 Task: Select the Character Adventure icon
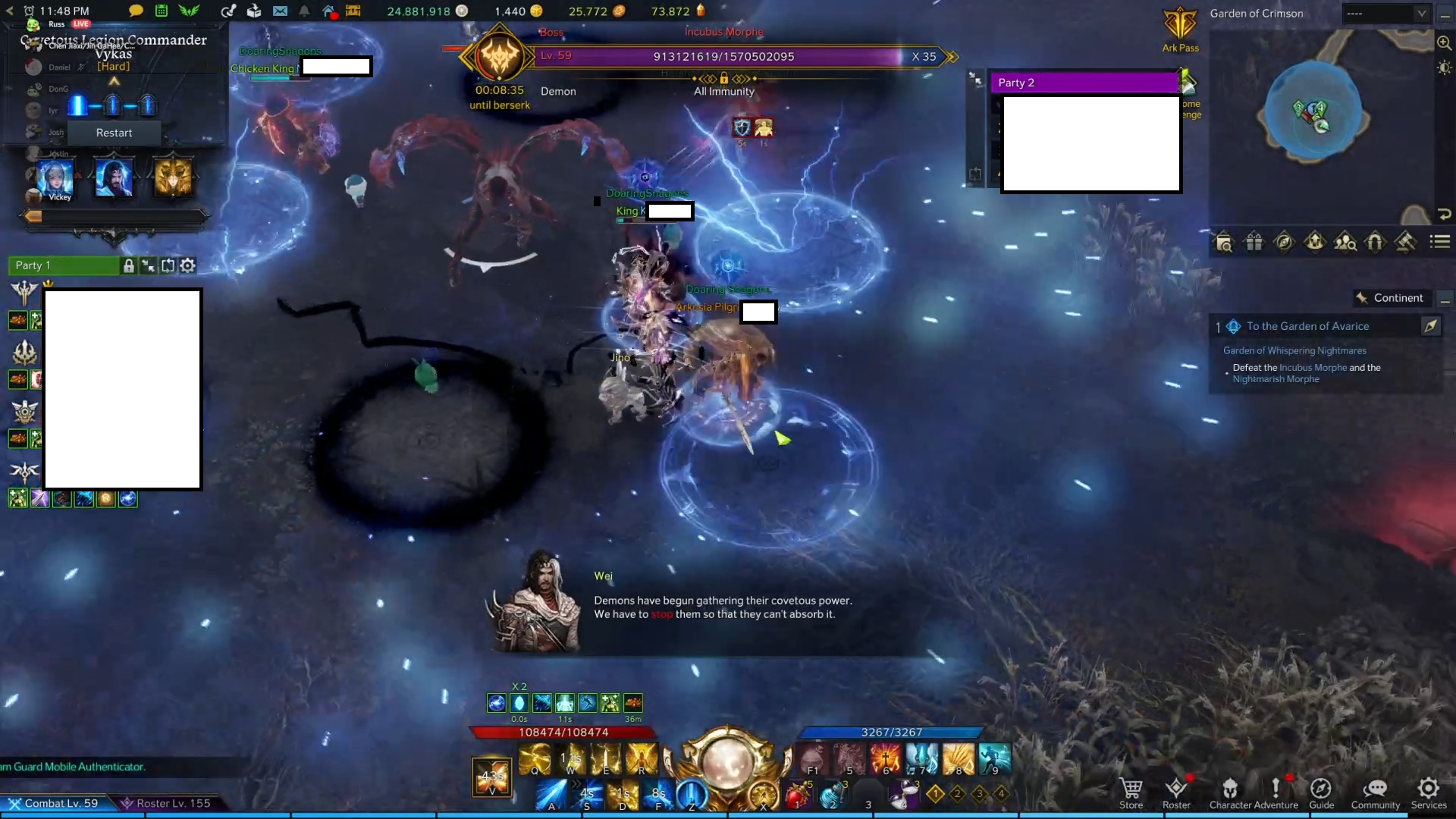click(x=1229, y=789)
